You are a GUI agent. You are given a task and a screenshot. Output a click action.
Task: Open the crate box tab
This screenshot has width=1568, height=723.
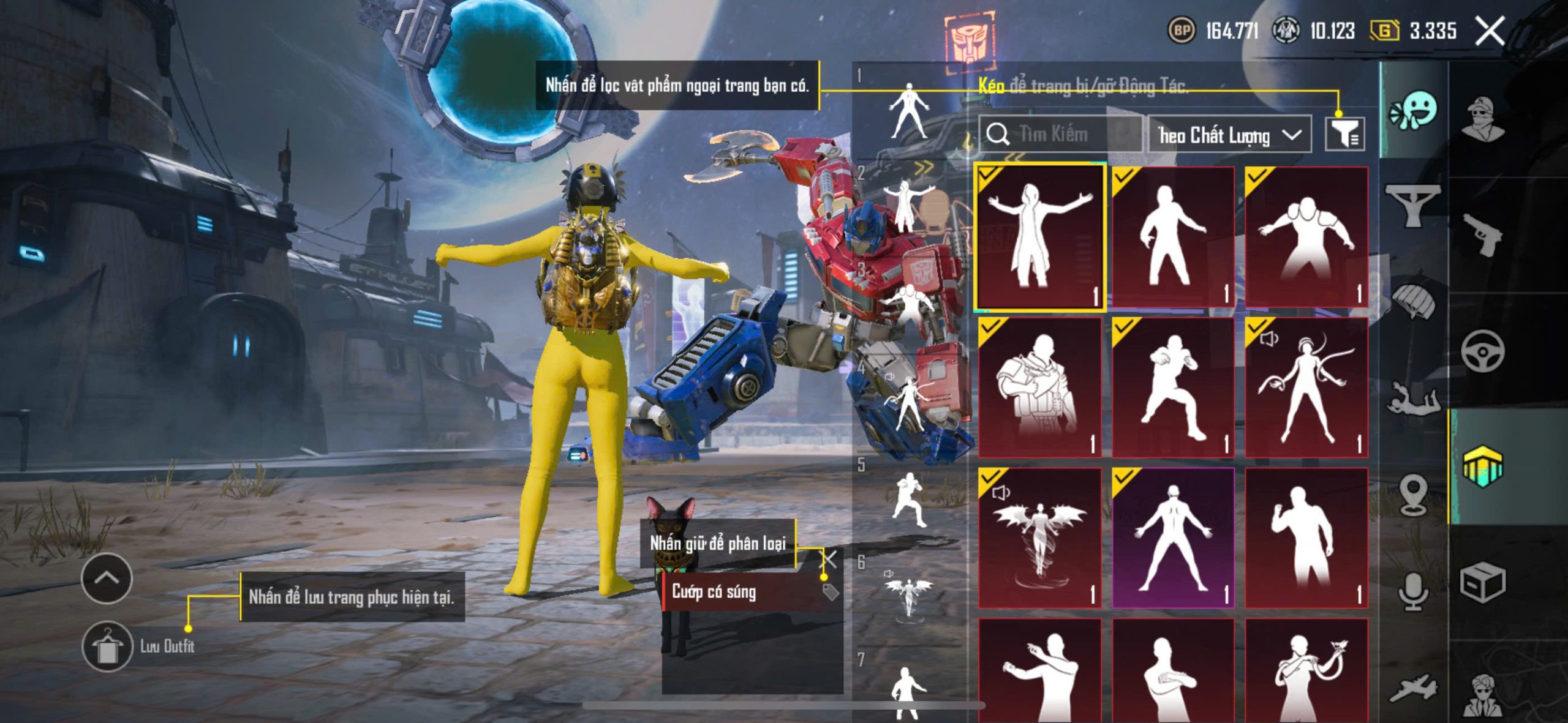(x=1482, y=582)
